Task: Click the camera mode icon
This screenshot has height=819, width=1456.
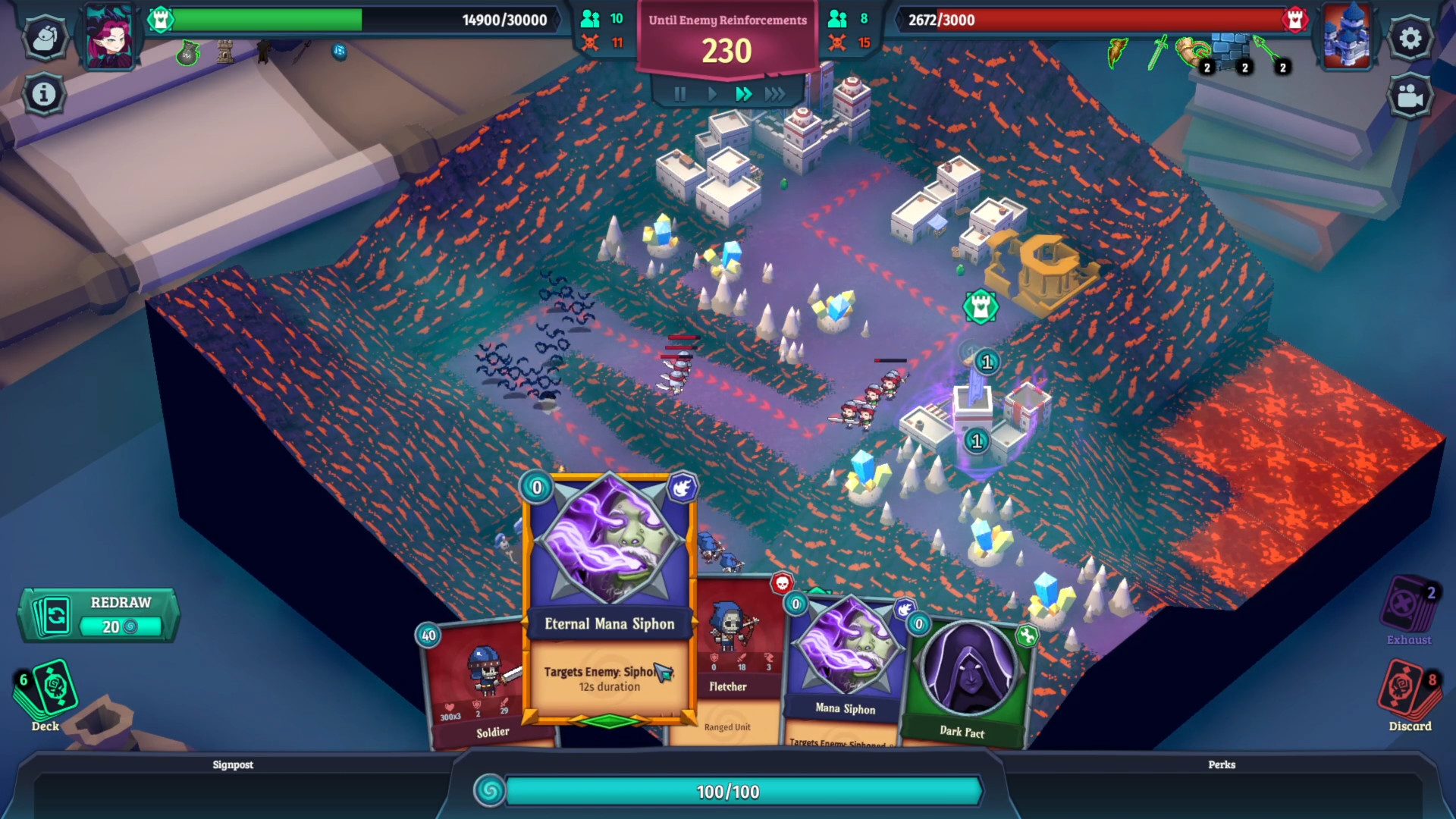Action: pyautogui.click(x=1409, y=96)
